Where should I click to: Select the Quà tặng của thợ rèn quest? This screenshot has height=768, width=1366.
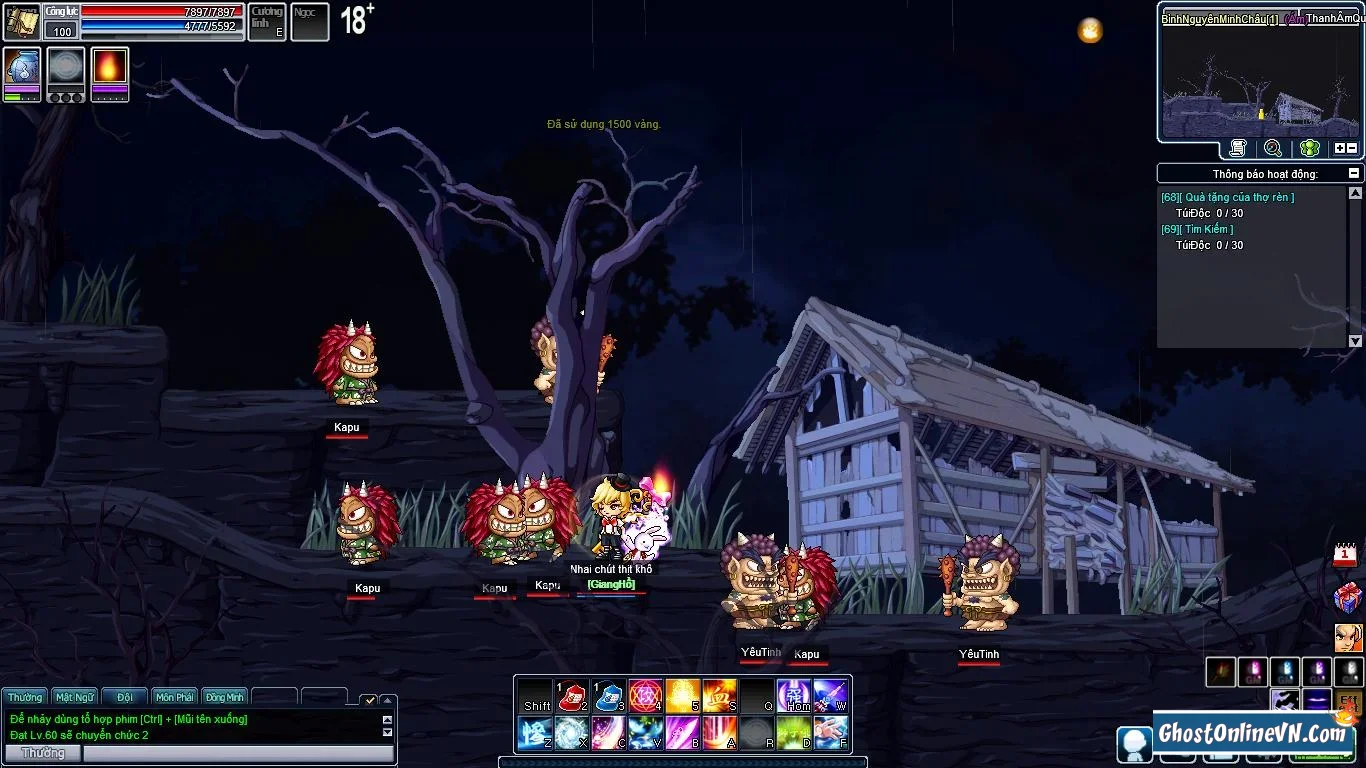tap(1236, 197)
